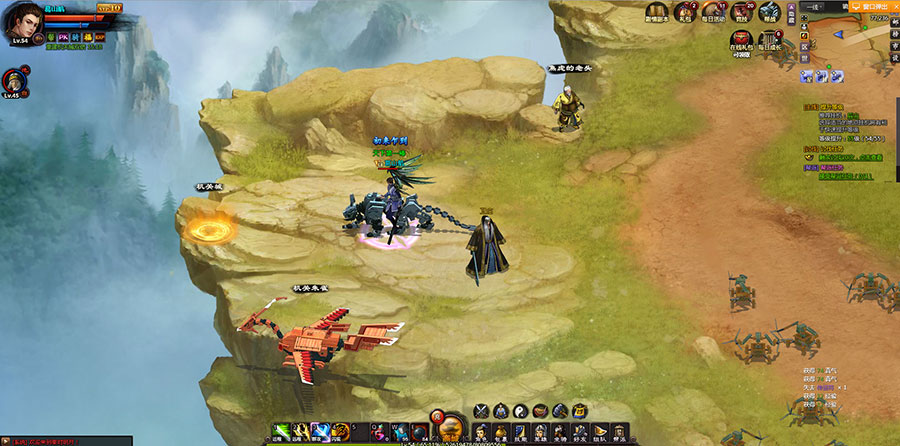Open the 每日活动 daily activities icon
900x446 pixels.
click(x=713, y=11)
